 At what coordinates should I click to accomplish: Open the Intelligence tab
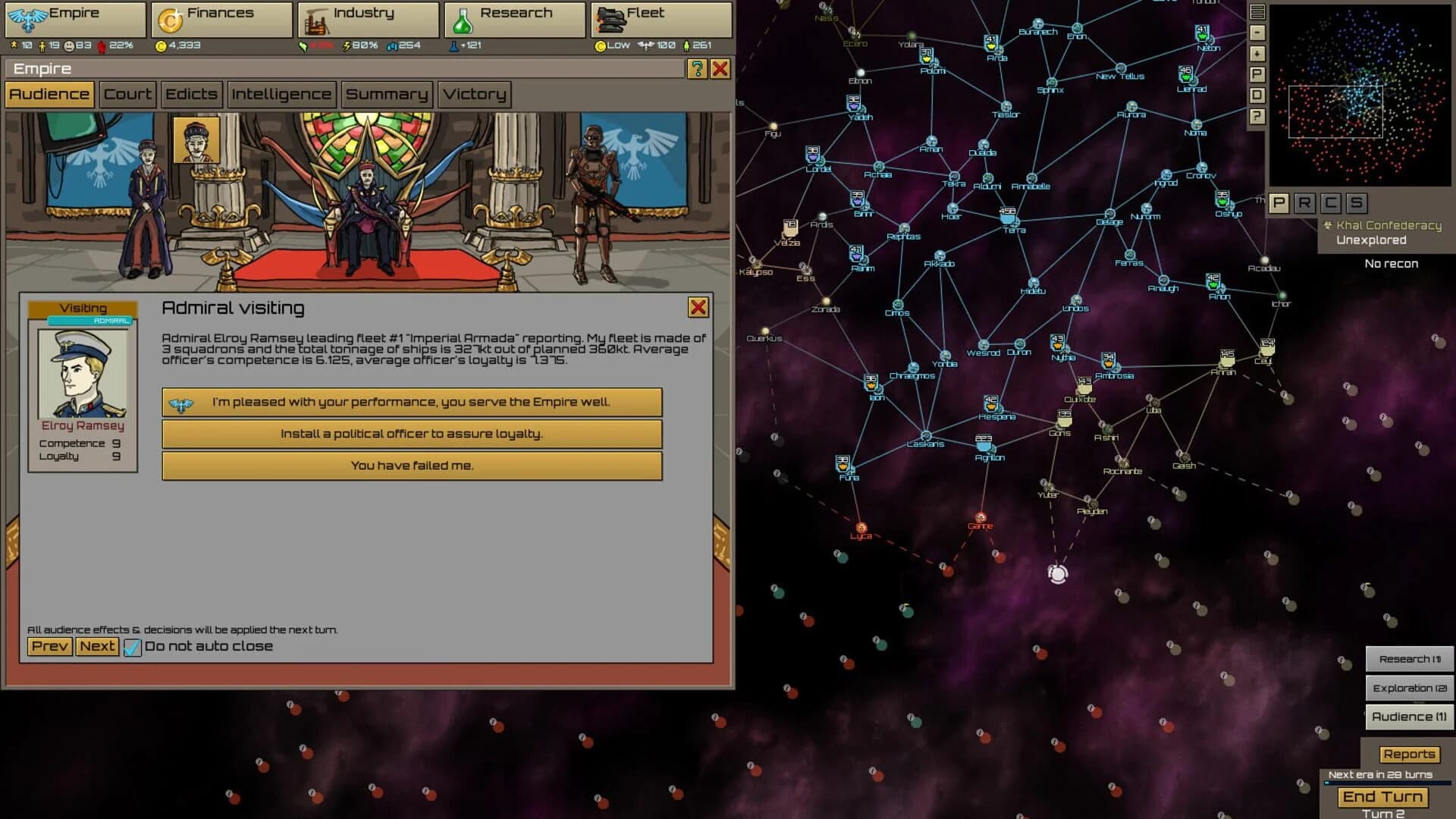click(x=281, y=94)
